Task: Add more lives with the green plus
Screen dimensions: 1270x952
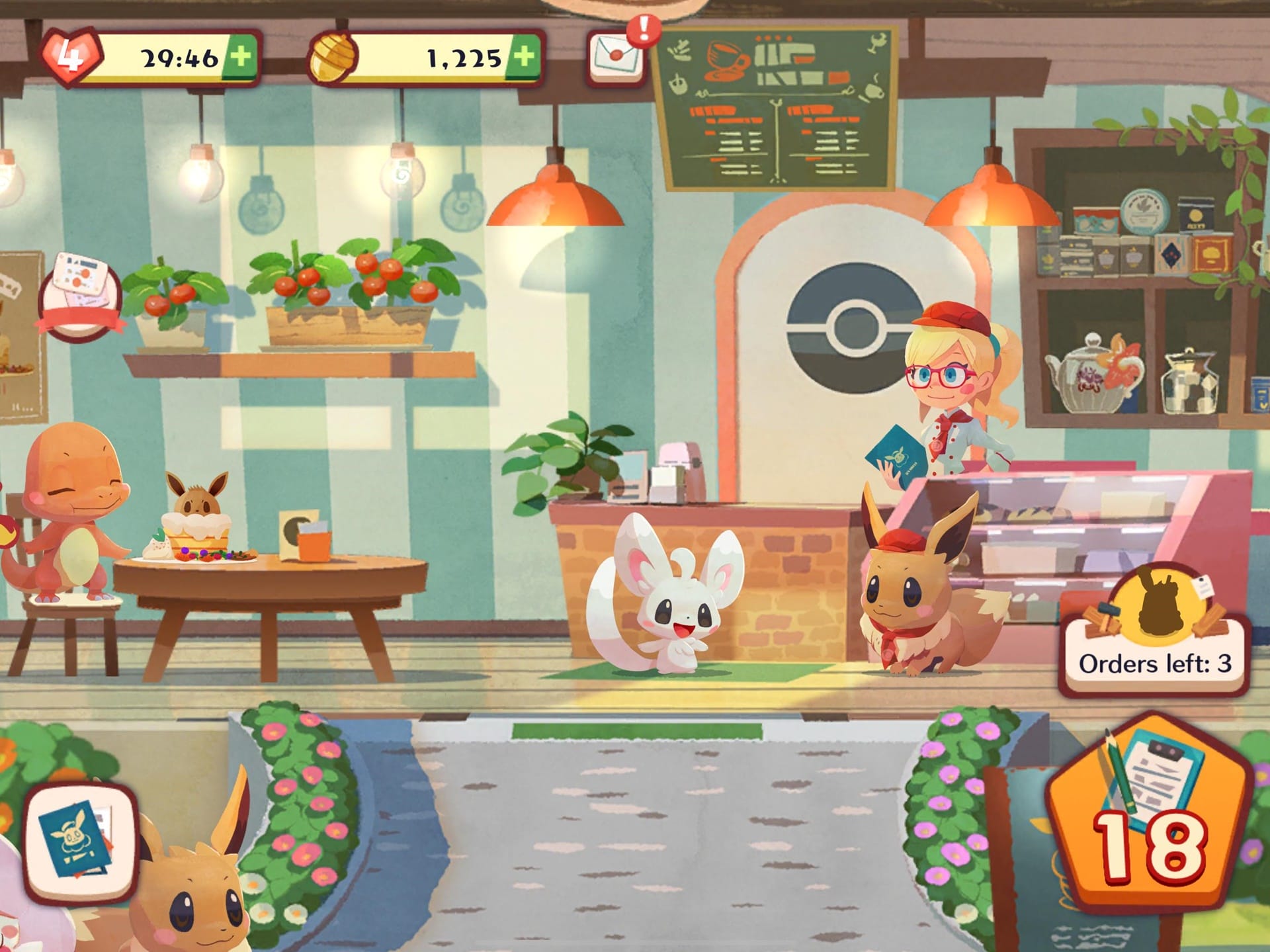Action: (241, 57)
